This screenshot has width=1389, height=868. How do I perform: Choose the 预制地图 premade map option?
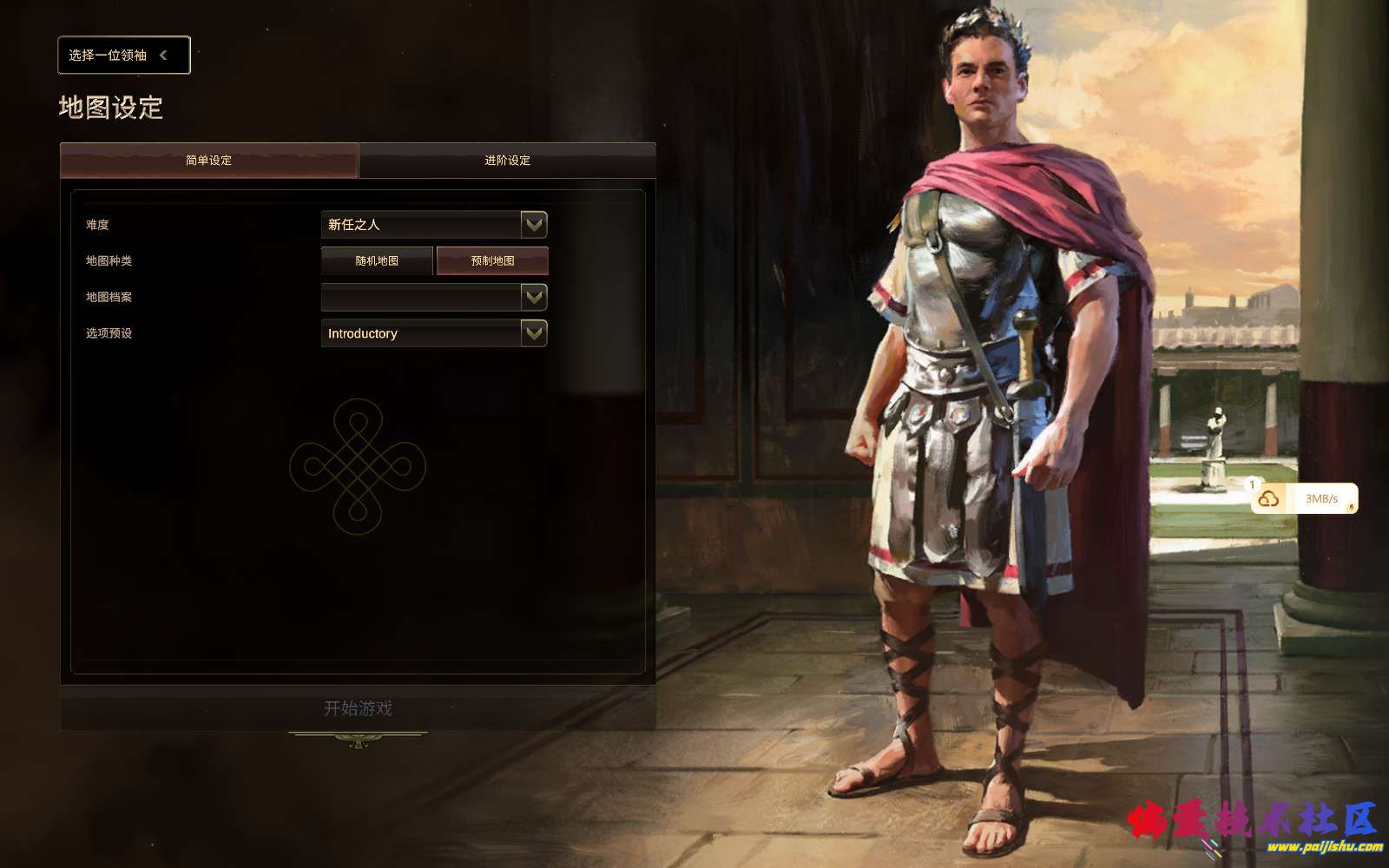click(492, 261)
